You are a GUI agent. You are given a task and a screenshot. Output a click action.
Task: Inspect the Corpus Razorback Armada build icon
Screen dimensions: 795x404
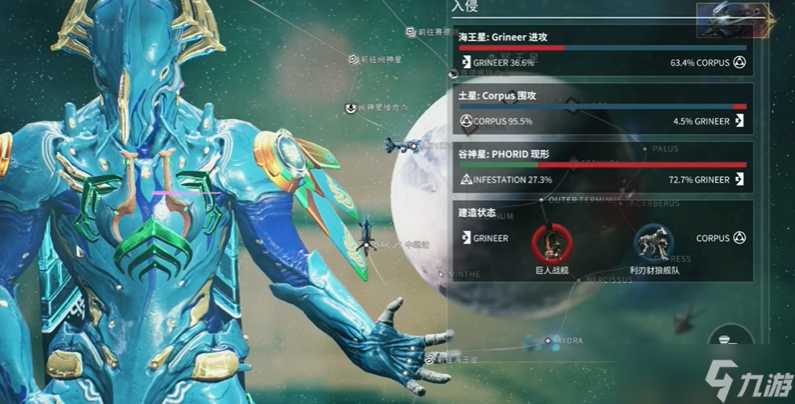click(x=654, y=242)
